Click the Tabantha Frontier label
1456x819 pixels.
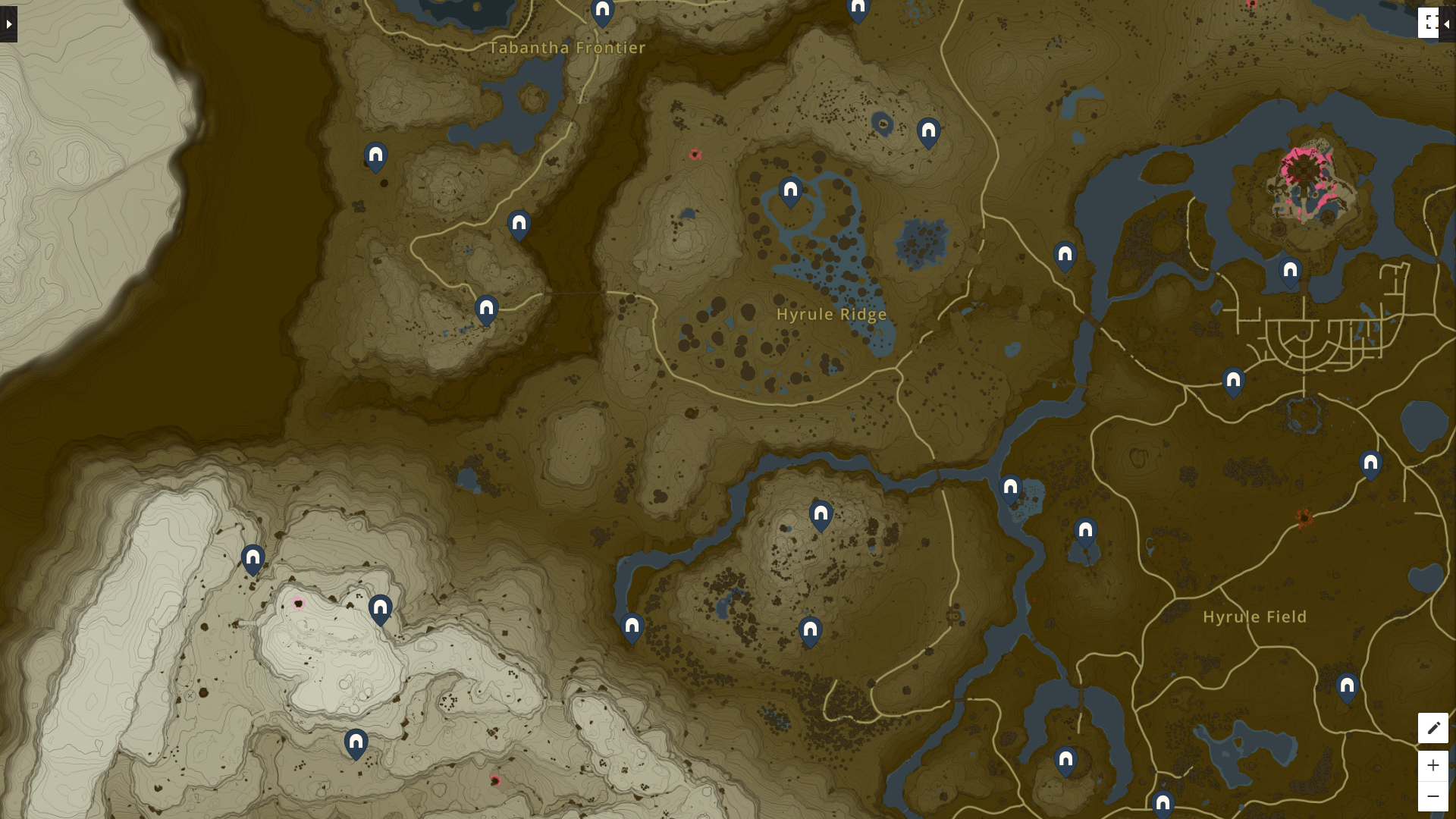coord(568,47)
